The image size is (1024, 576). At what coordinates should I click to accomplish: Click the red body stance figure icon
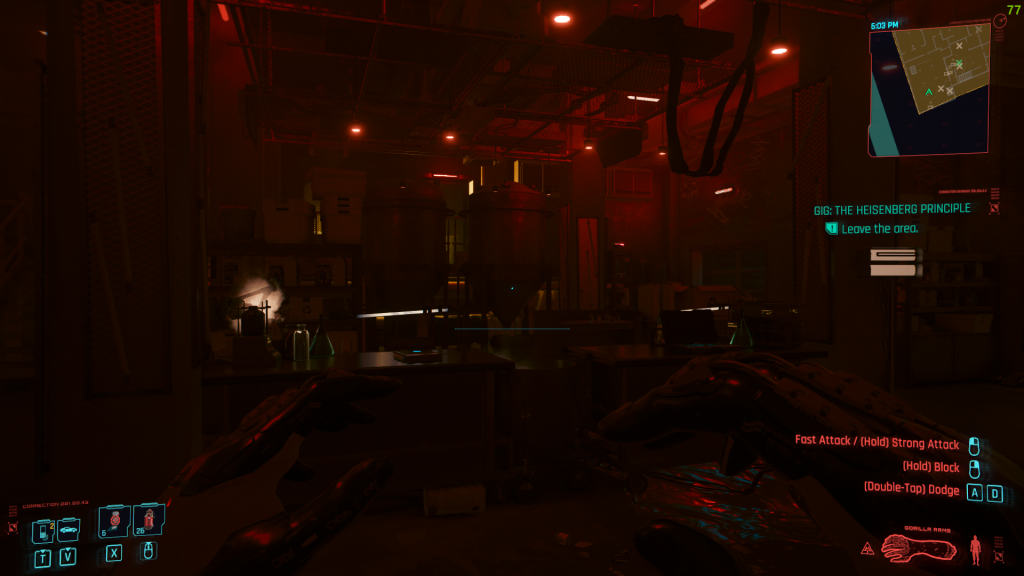[975, 548]
